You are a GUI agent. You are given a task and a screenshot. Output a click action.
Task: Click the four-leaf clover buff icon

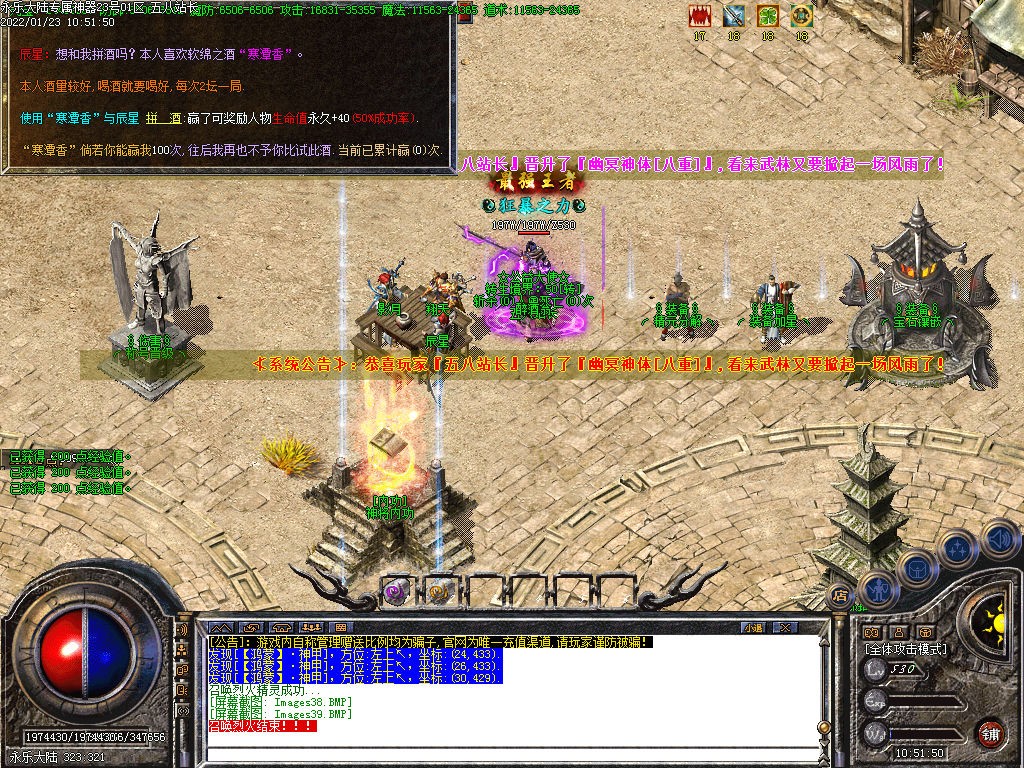click(x=767, y=16)
